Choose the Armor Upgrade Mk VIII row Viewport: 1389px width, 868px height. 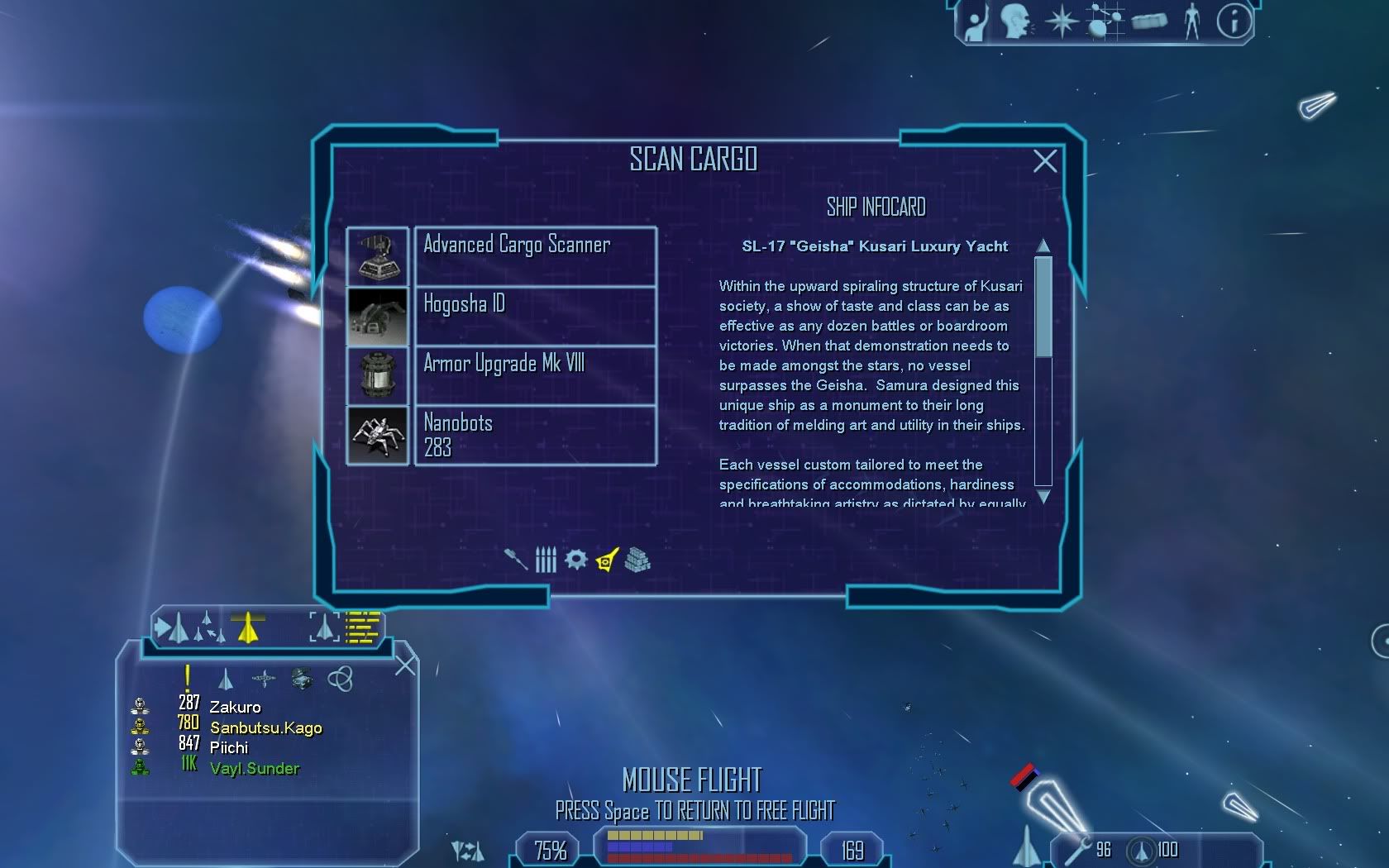(x=535, y=375)
